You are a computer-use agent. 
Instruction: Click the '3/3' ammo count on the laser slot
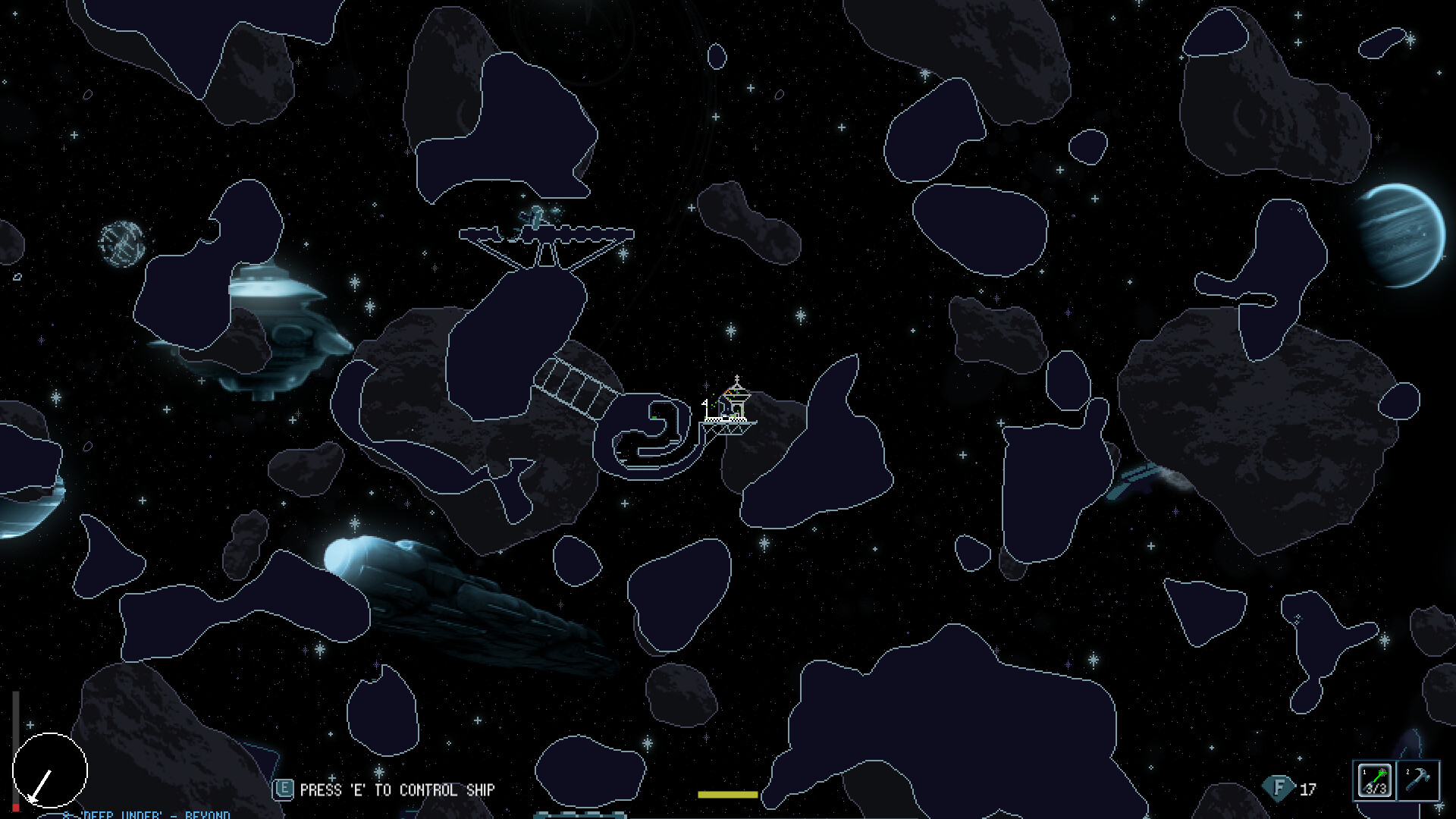coord(1376,789)
